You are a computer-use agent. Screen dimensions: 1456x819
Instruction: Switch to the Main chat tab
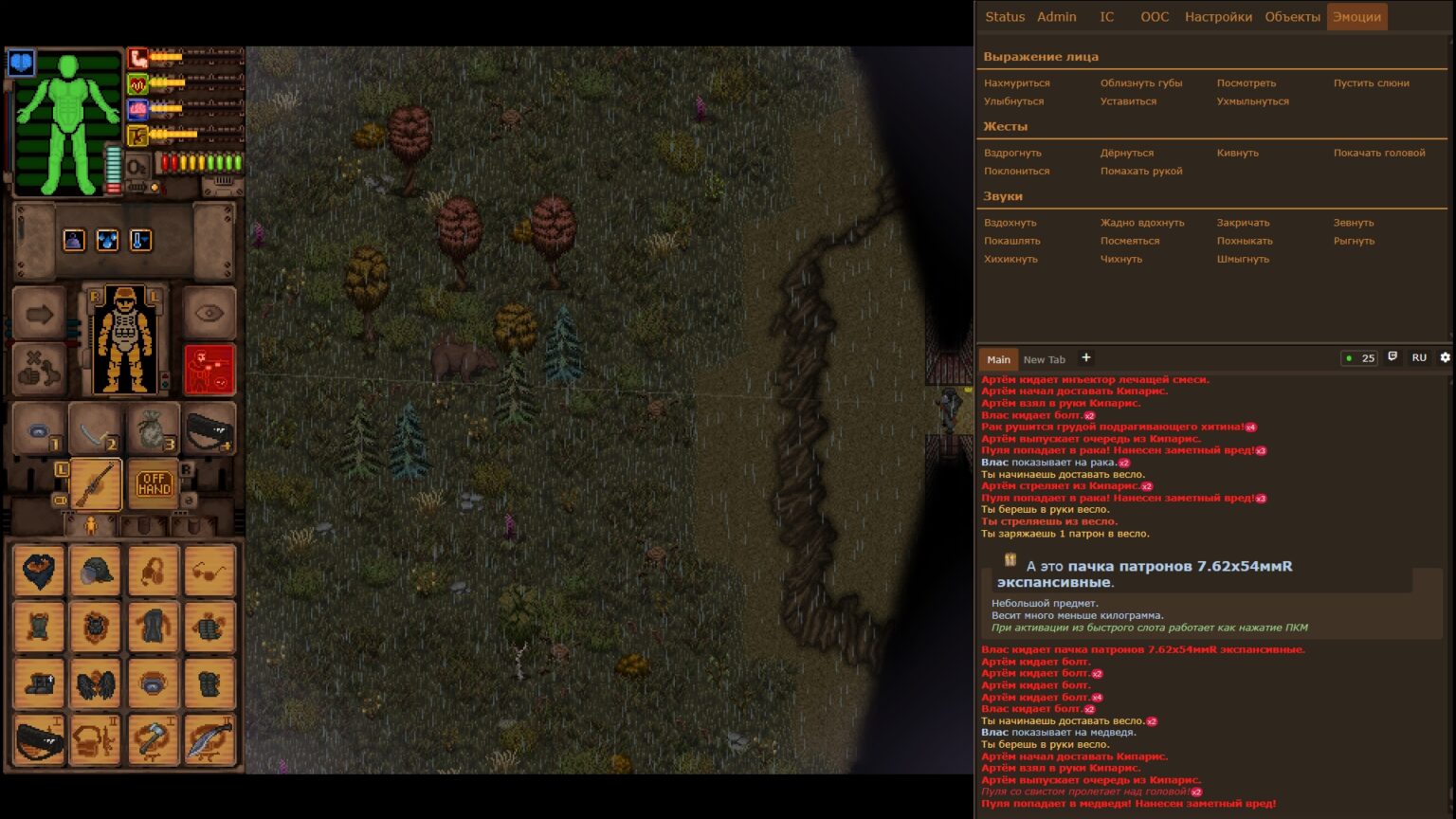point(998,359)
